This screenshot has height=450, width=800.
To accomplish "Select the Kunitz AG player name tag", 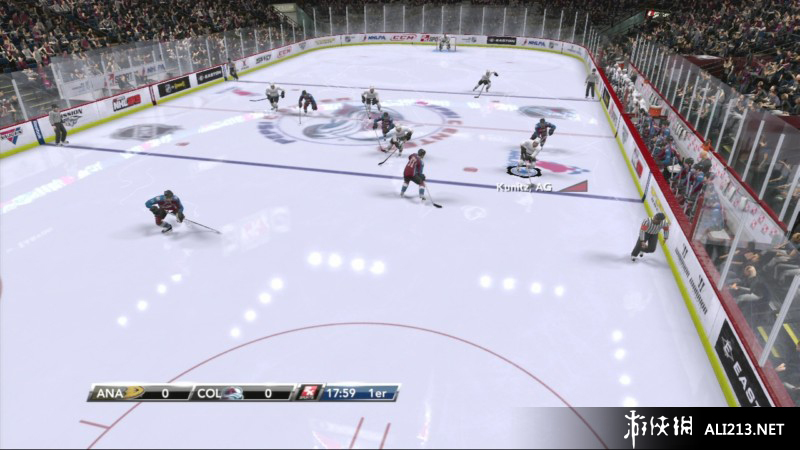I will (526, 186).
